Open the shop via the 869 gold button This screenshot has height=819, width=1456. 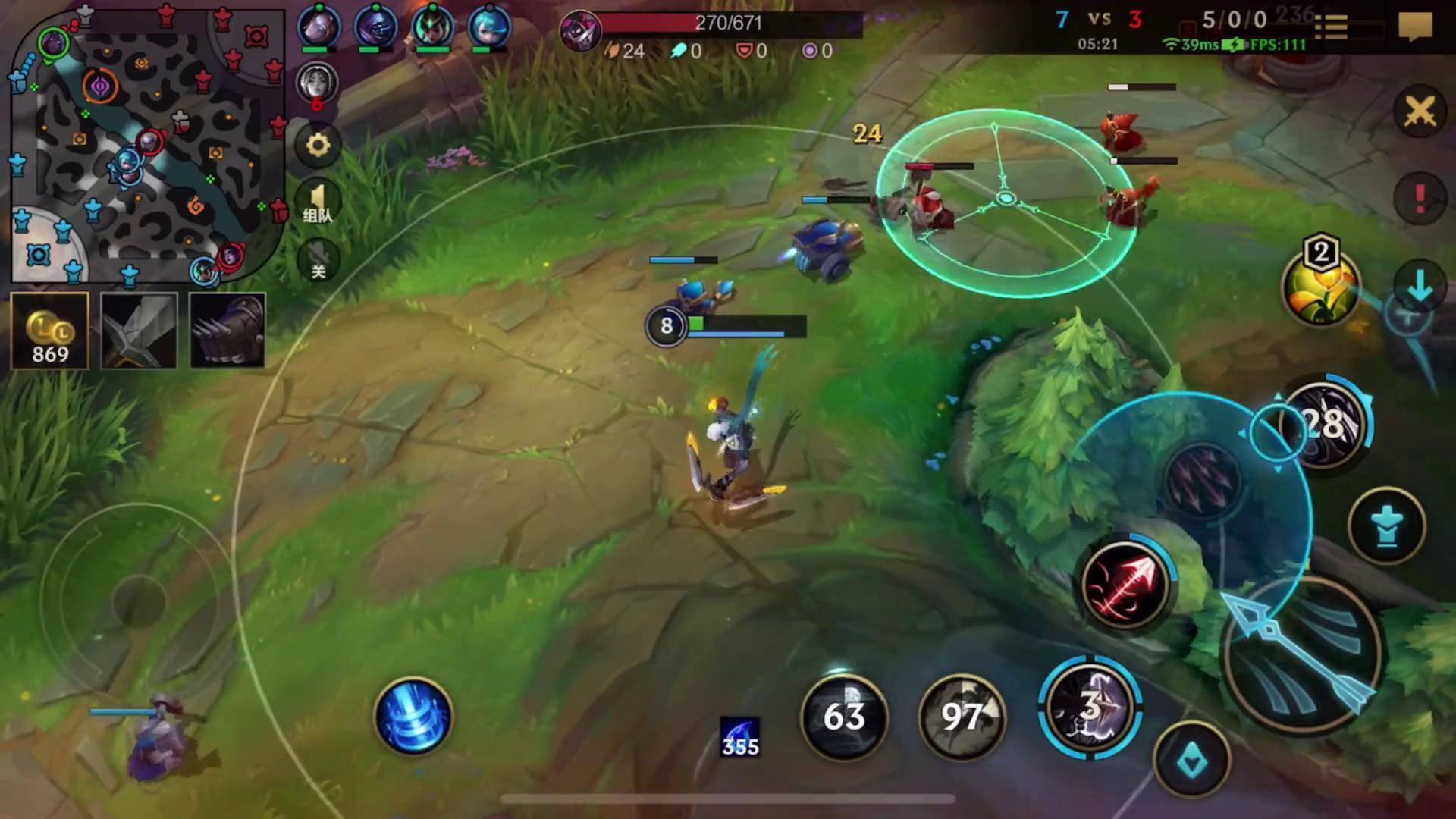[50, 331]
